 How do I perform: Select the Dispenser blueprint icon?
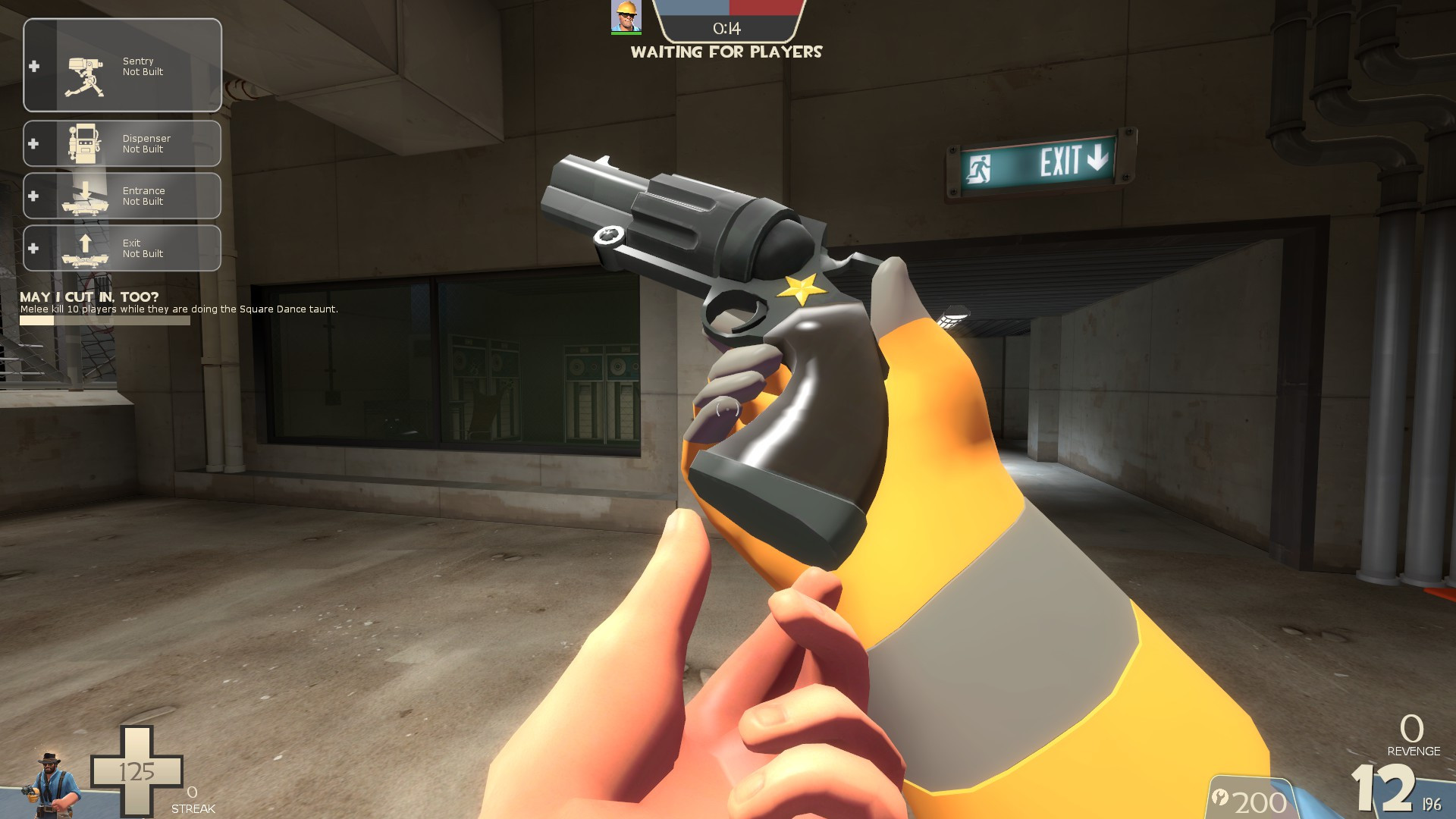tap(83, 144)
